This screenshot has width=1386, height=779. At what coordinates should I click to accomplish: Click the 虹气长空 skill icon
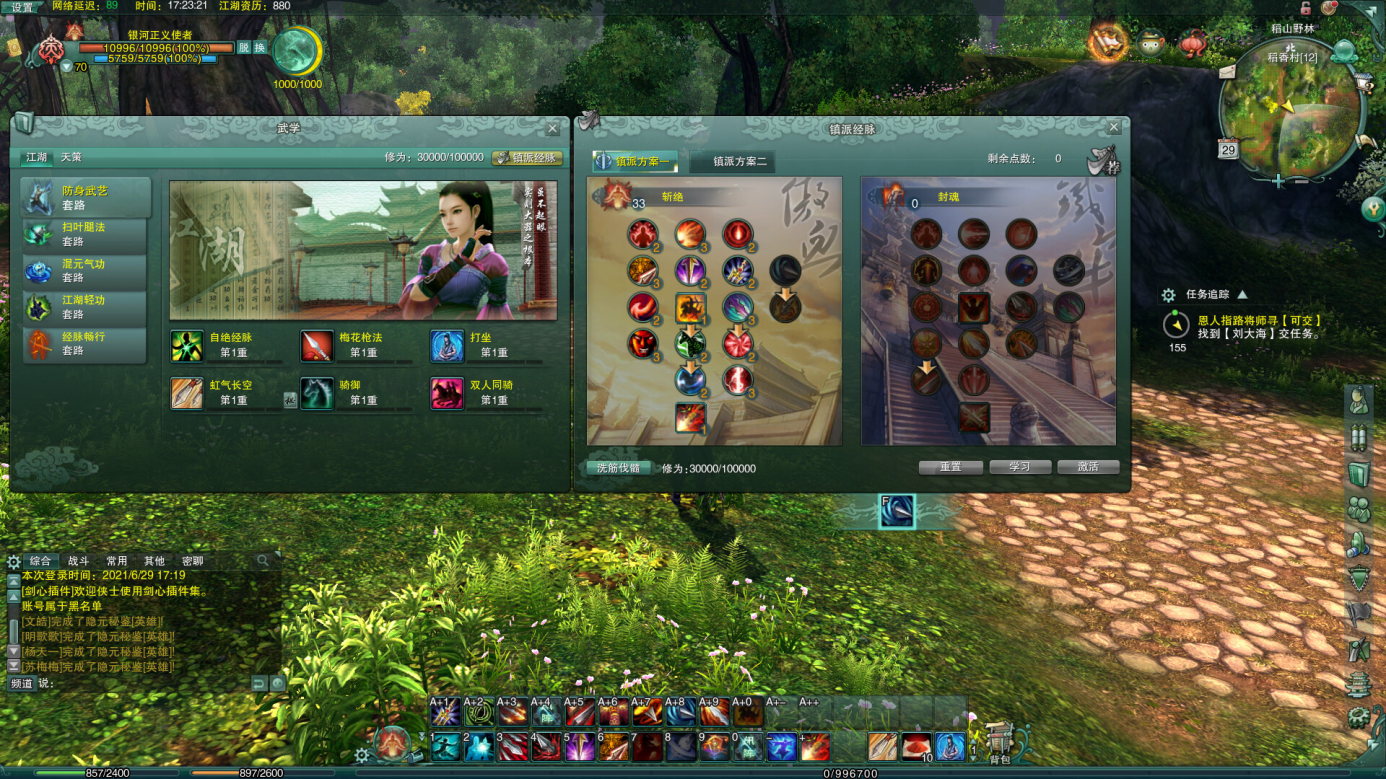187,393
